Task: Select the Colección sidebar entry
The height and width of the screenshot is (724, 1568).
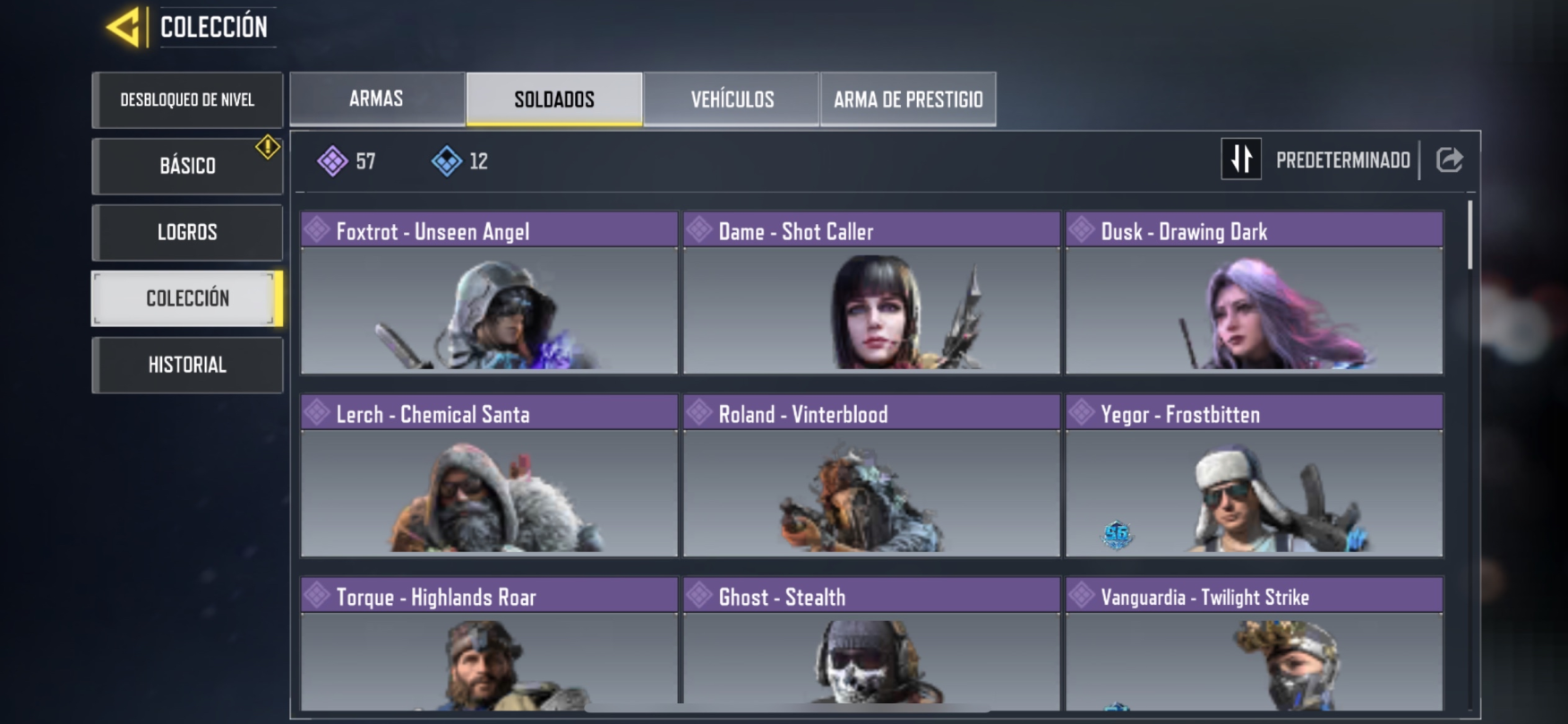Action: pyautogui.click(x=185, y=298)
